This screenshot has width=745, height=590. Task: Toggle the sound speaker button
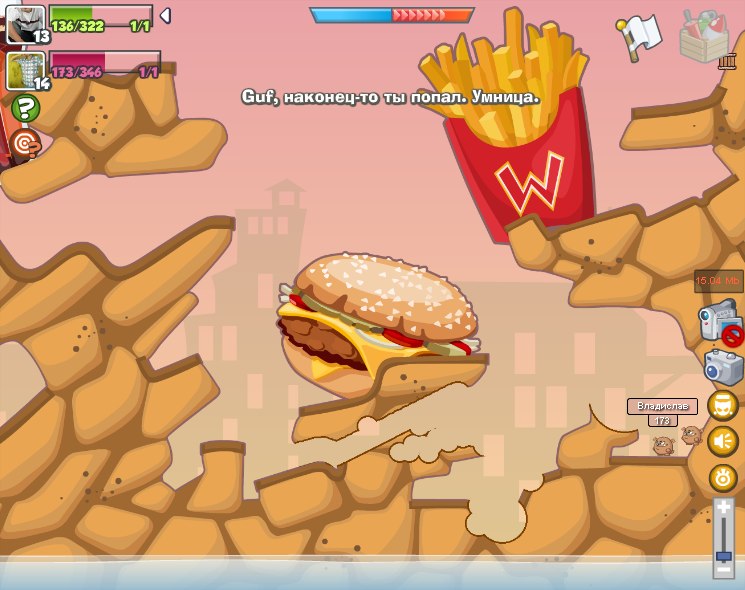tap(723, 441)
